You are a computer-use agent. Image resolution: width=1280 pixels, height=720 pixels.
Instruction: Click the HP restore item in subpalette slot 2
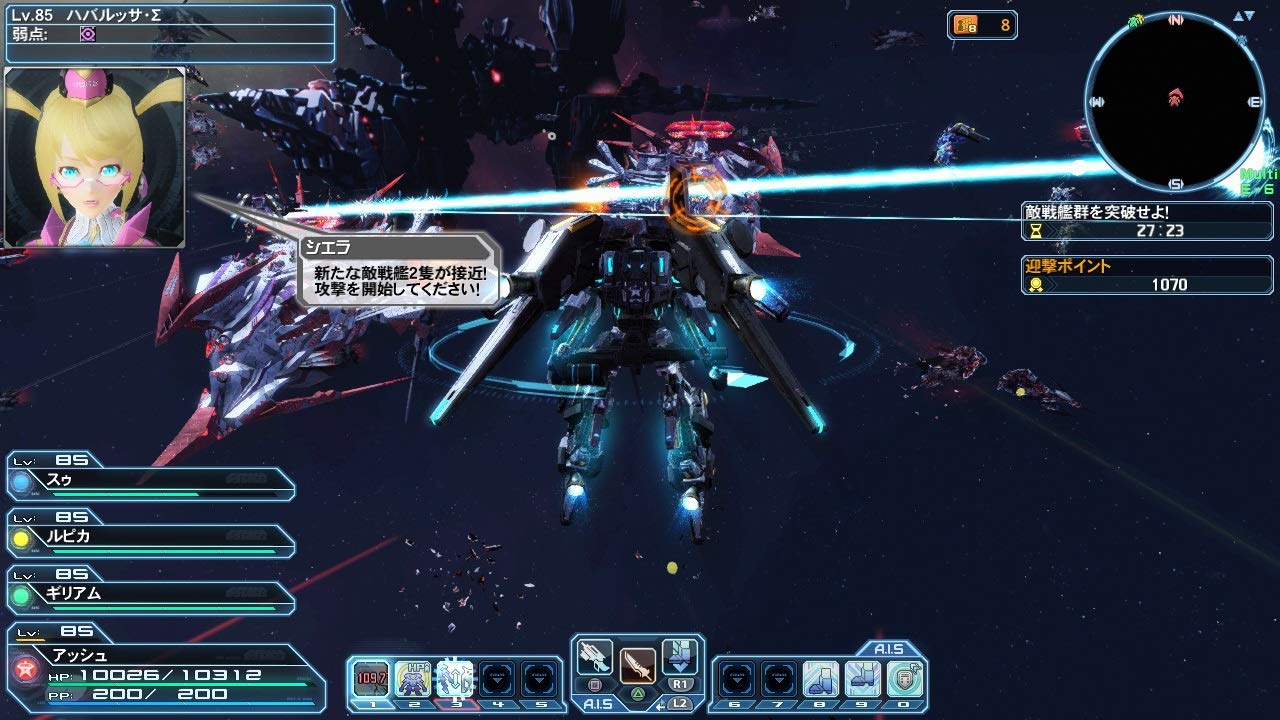coord(412,672)
